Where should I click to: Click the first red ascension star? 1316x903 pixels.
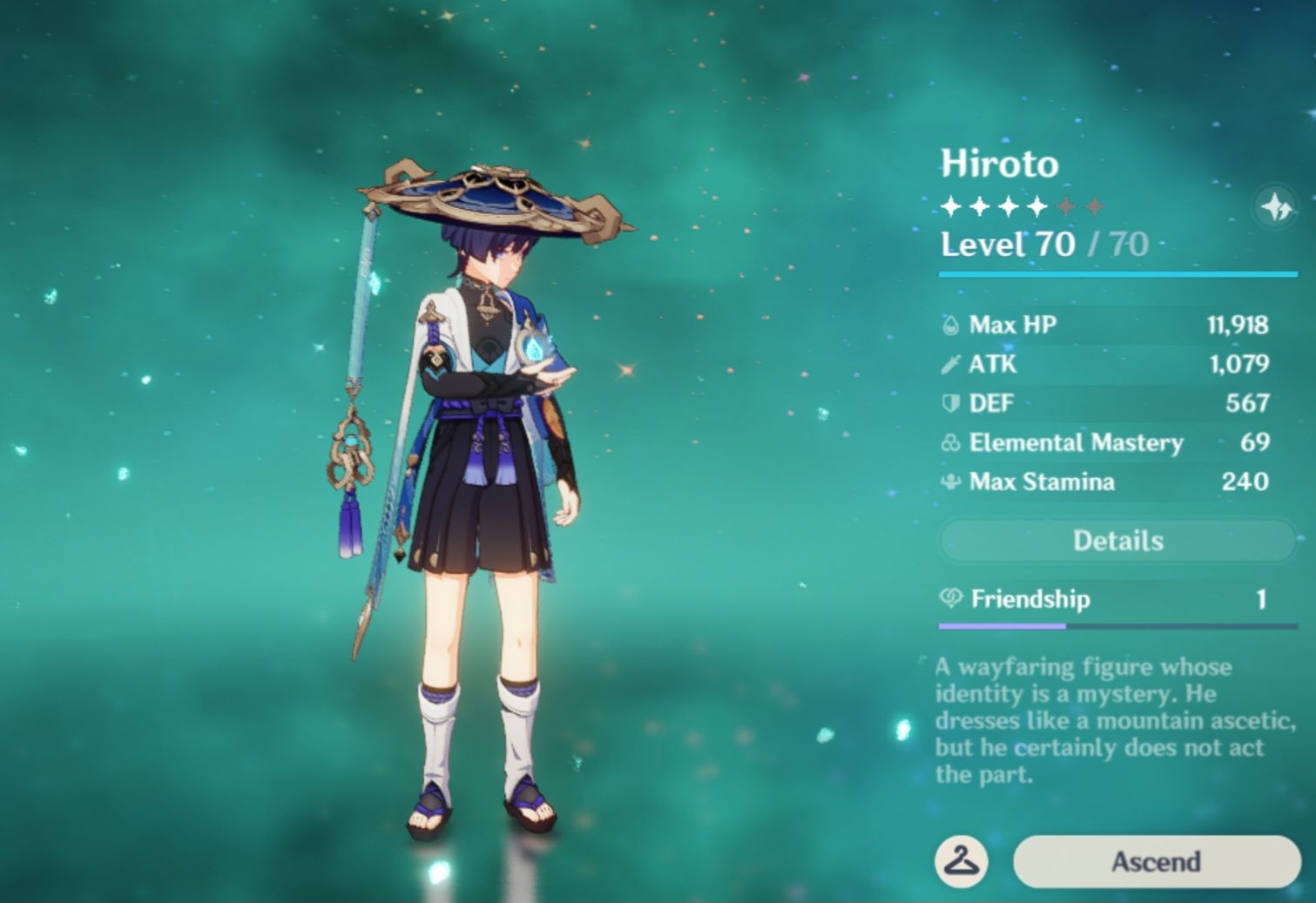click(1064, 207)
